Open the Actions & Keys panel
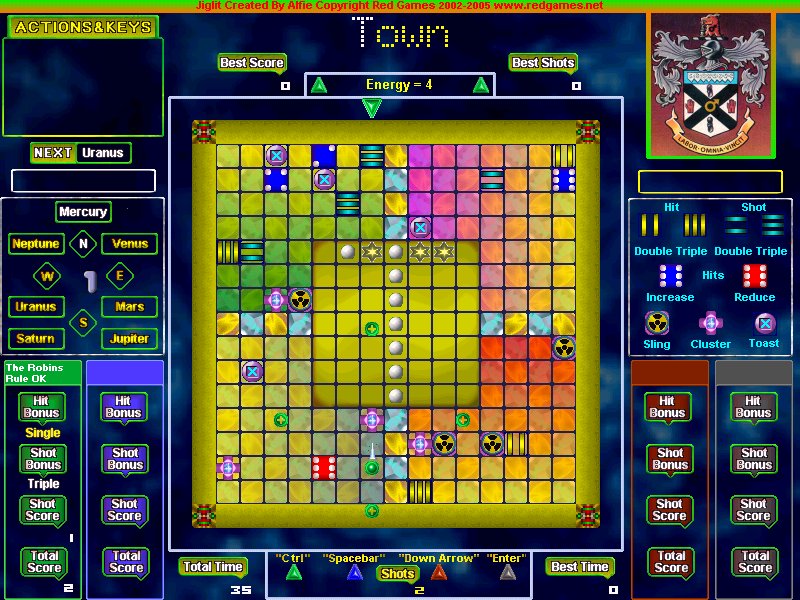800x600 pixels. (82, 27)
